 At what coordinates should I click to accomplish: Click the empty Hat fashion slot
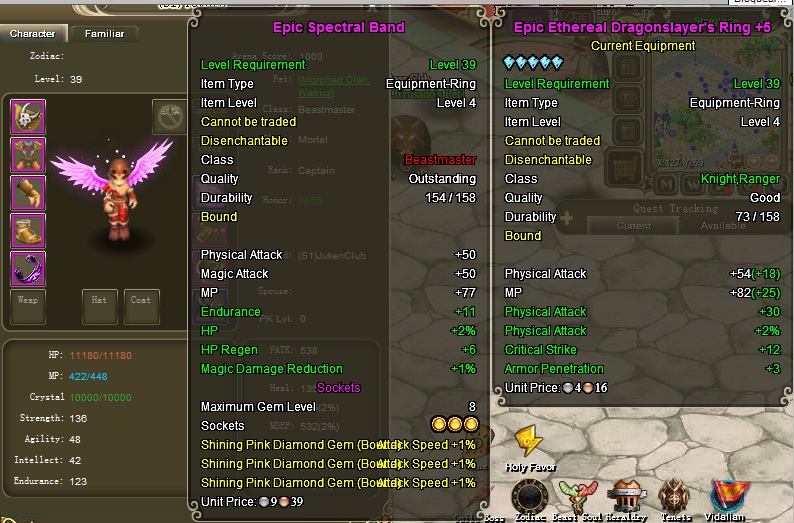coord(97,306)
